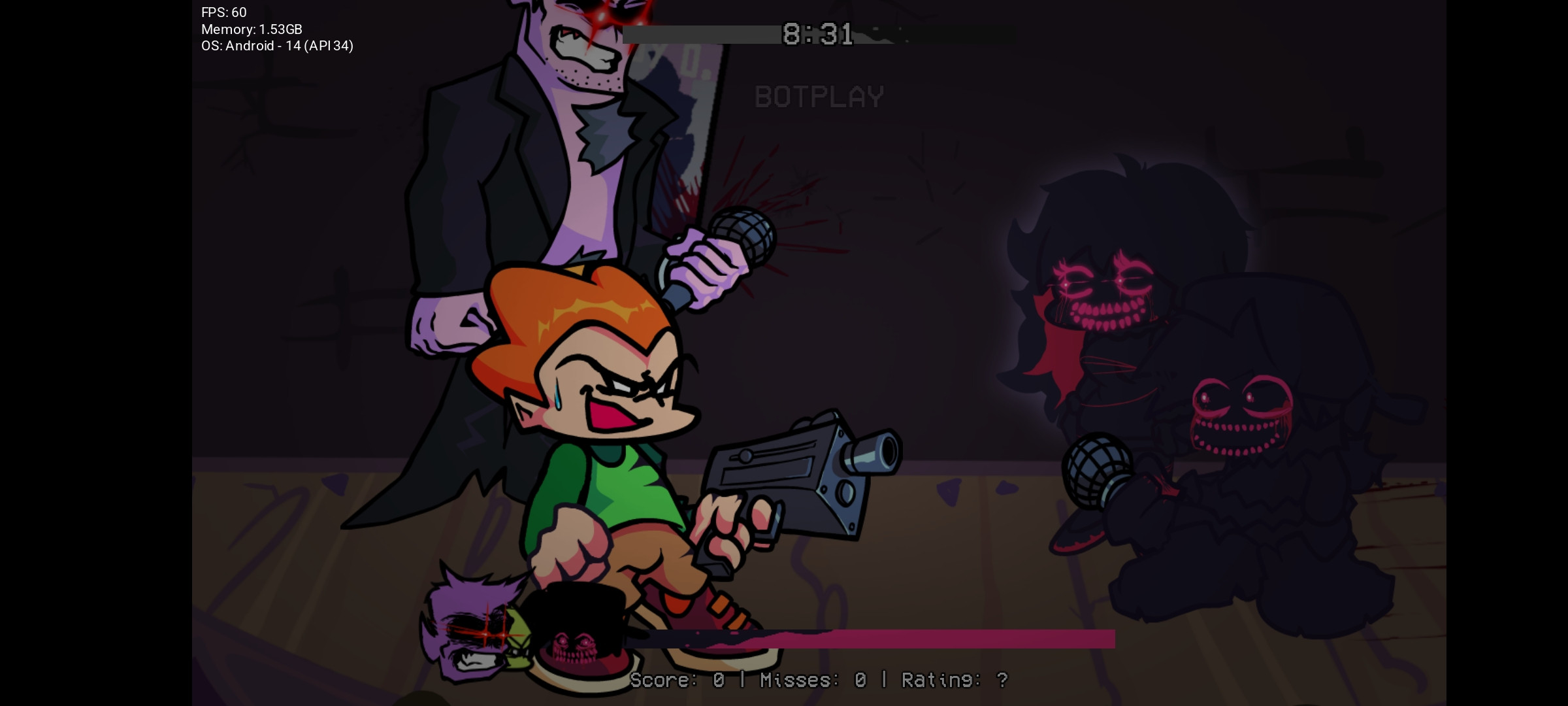Image resolution: width=1568 pixels, height=706 pixels.
Task: Expand the OS: Android info line
Action: pos(277,46)
